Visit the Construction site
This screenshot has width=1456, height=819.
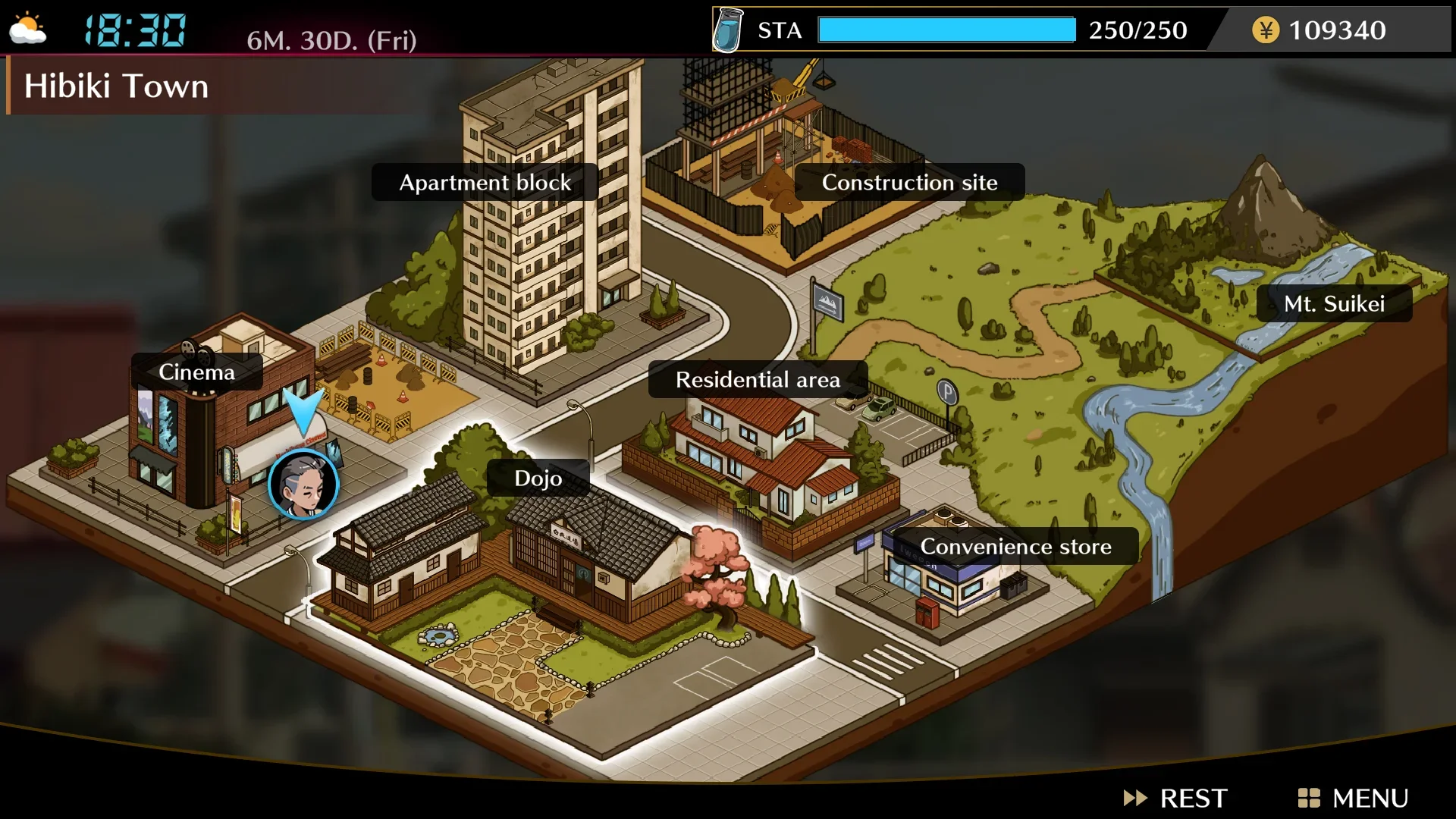click(x=910, y=182)
